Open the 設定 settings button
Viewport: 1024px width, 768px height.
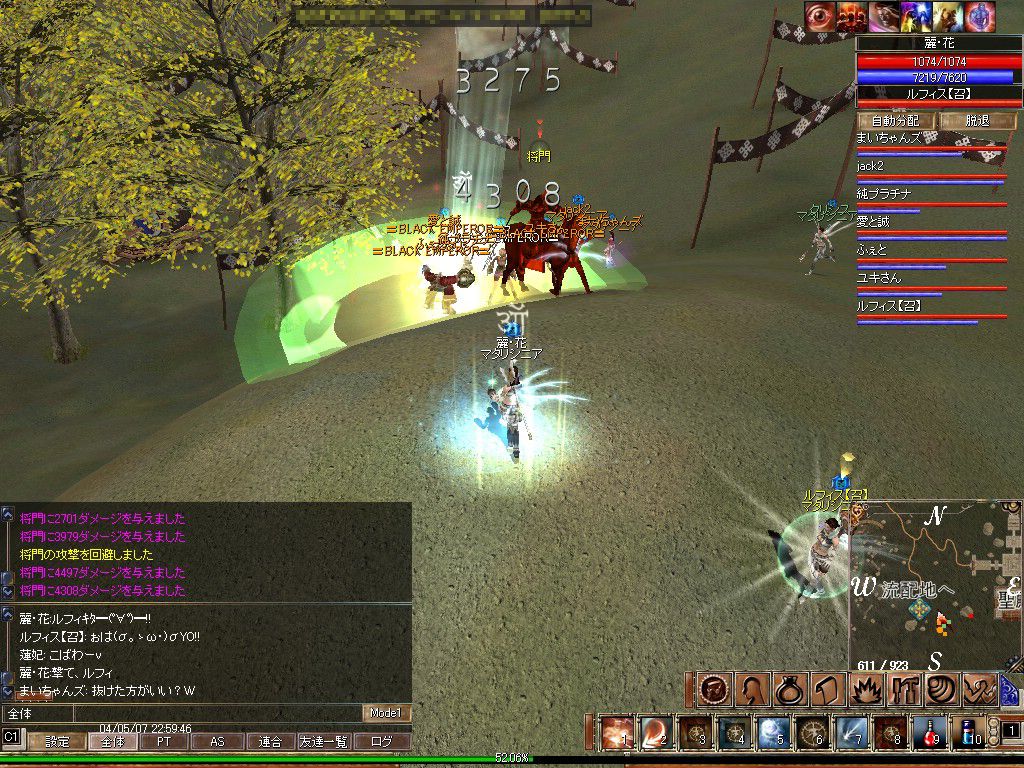click(x=57, y=742)
